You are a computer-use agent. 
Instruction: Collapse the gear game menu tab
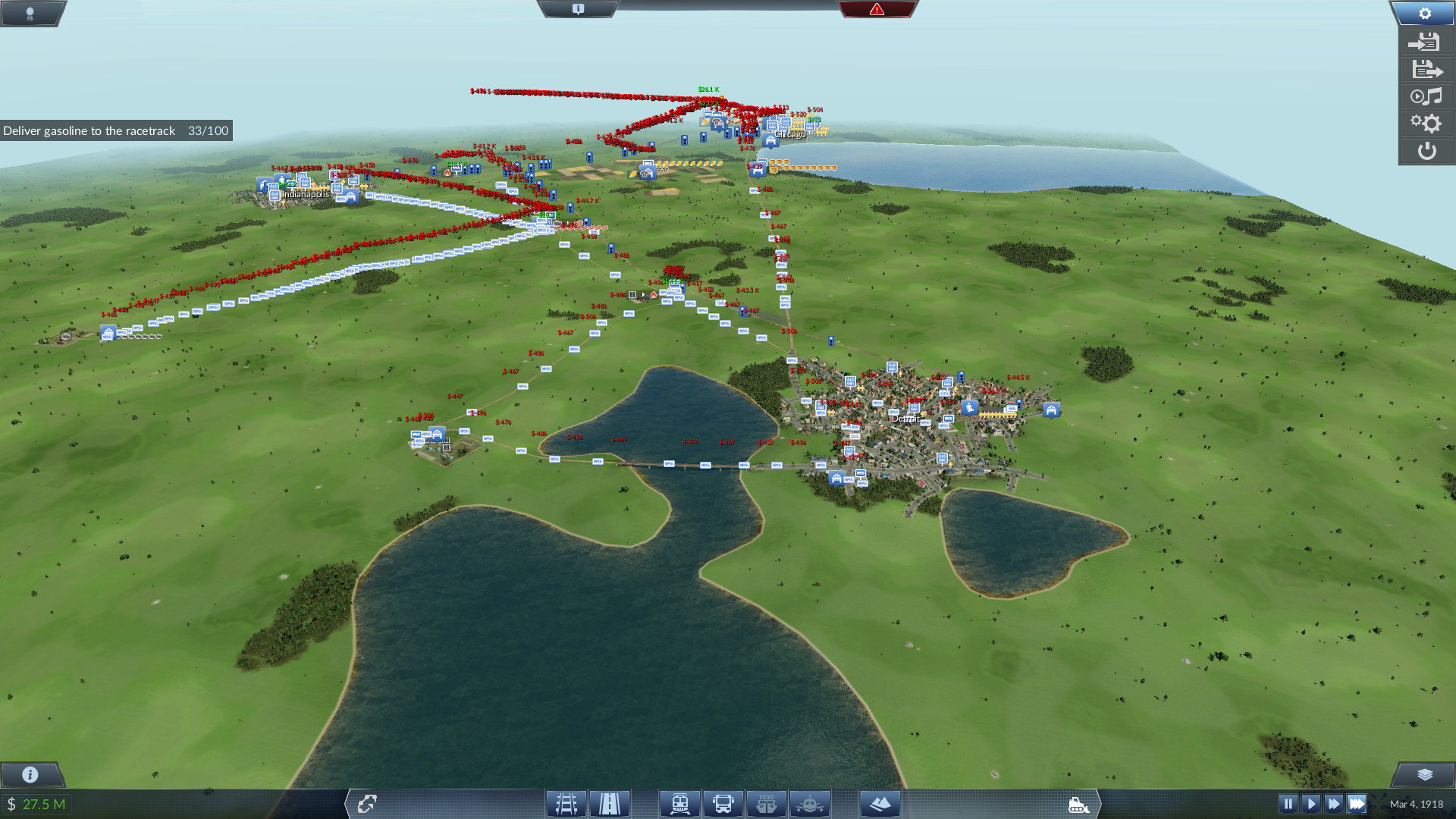pos(1424,14)
